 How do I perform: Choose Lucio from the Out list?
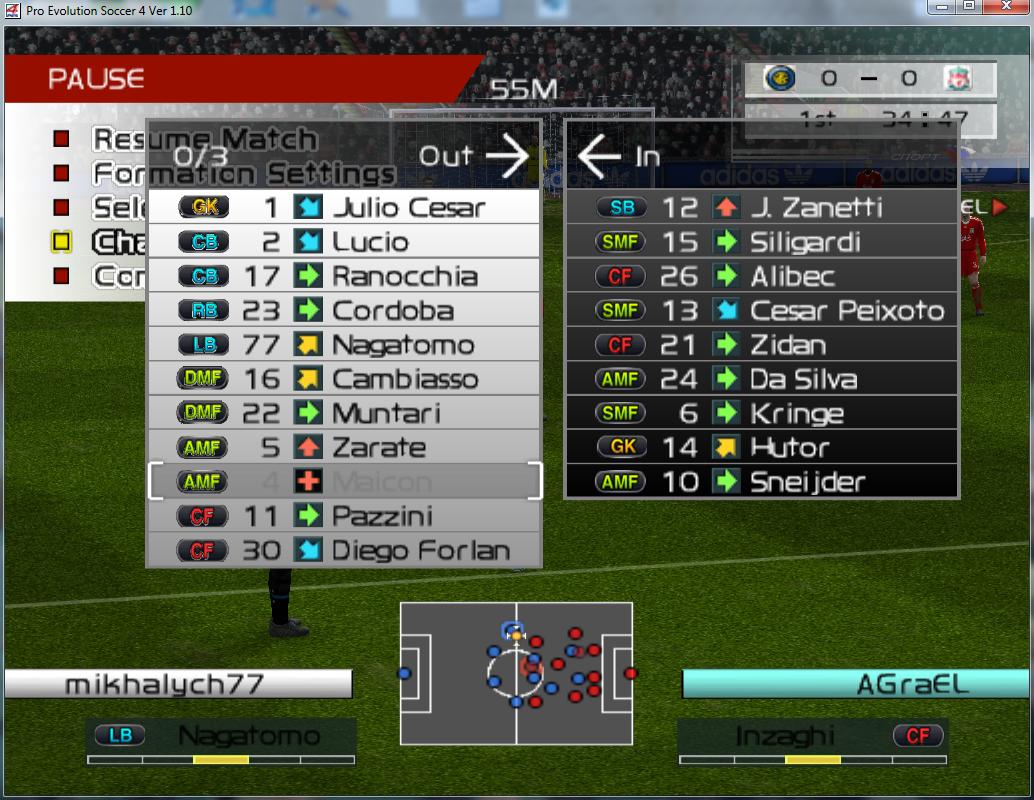coord(343,242)
